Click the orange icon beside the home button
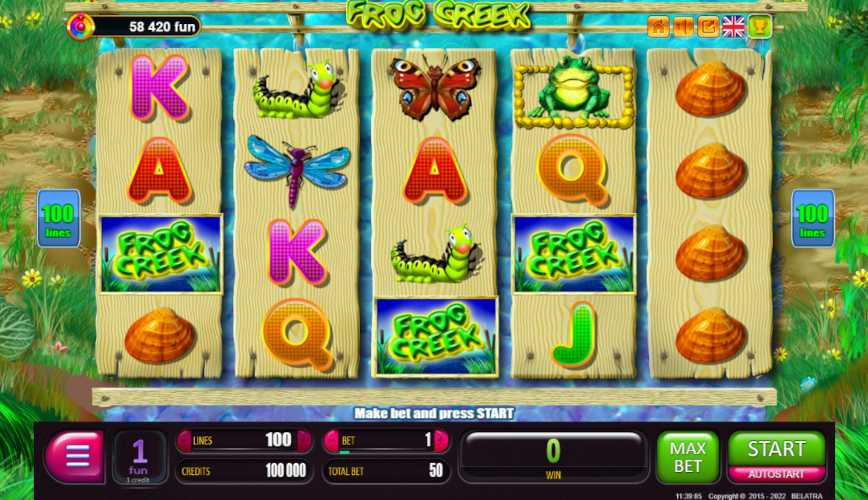 682,27
